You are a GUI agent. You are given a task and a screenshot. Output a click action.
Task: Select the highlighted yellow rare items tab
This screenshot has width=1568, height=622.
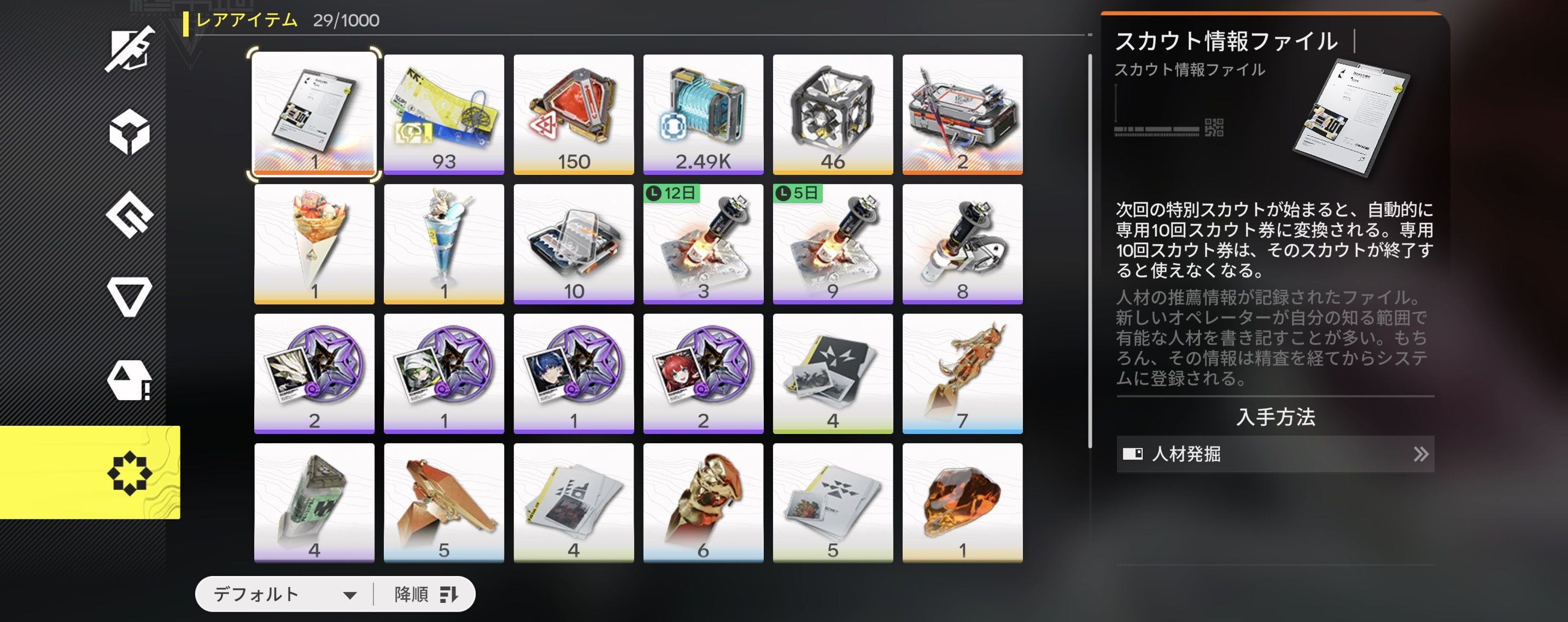[130, 472]
